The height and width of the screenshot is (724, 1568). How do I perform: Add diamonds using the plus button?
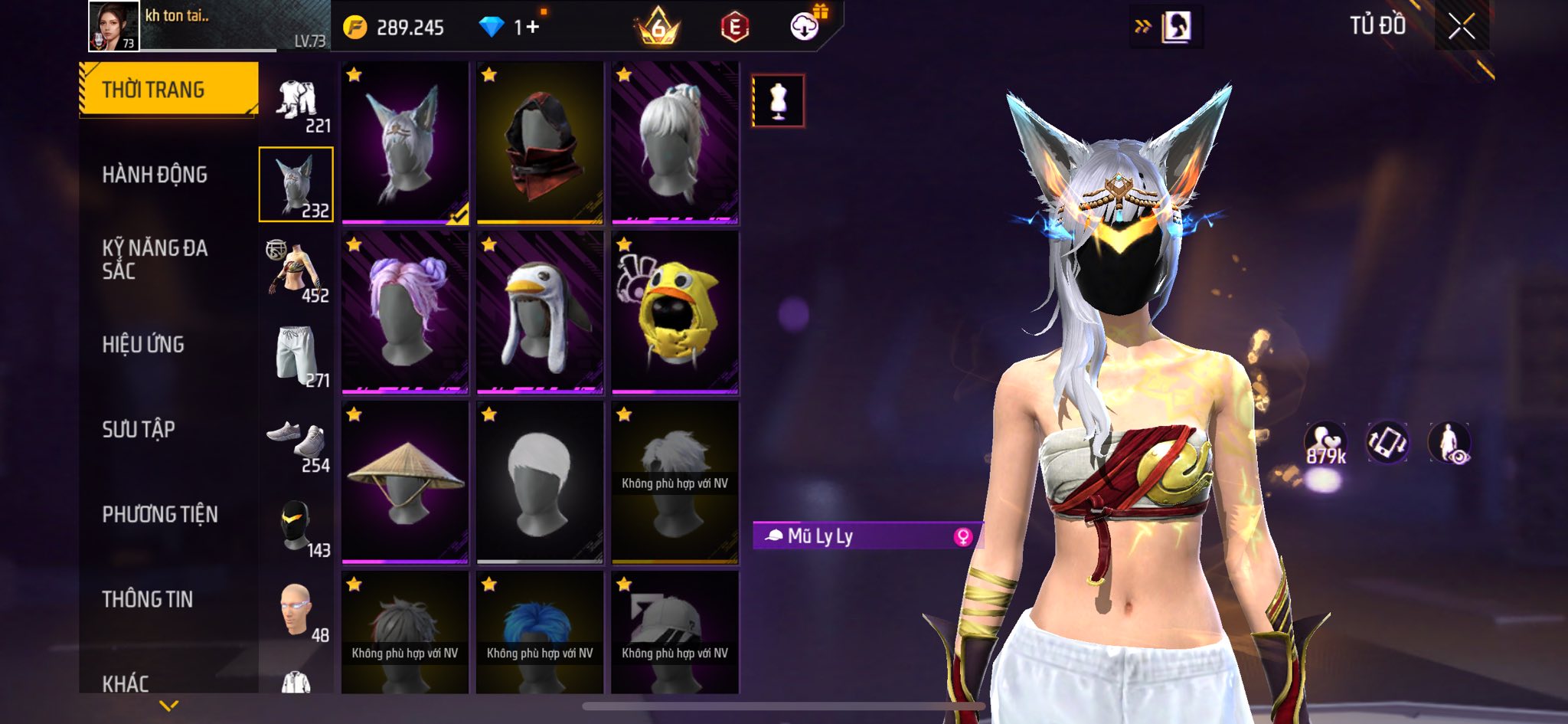(532, 28)
